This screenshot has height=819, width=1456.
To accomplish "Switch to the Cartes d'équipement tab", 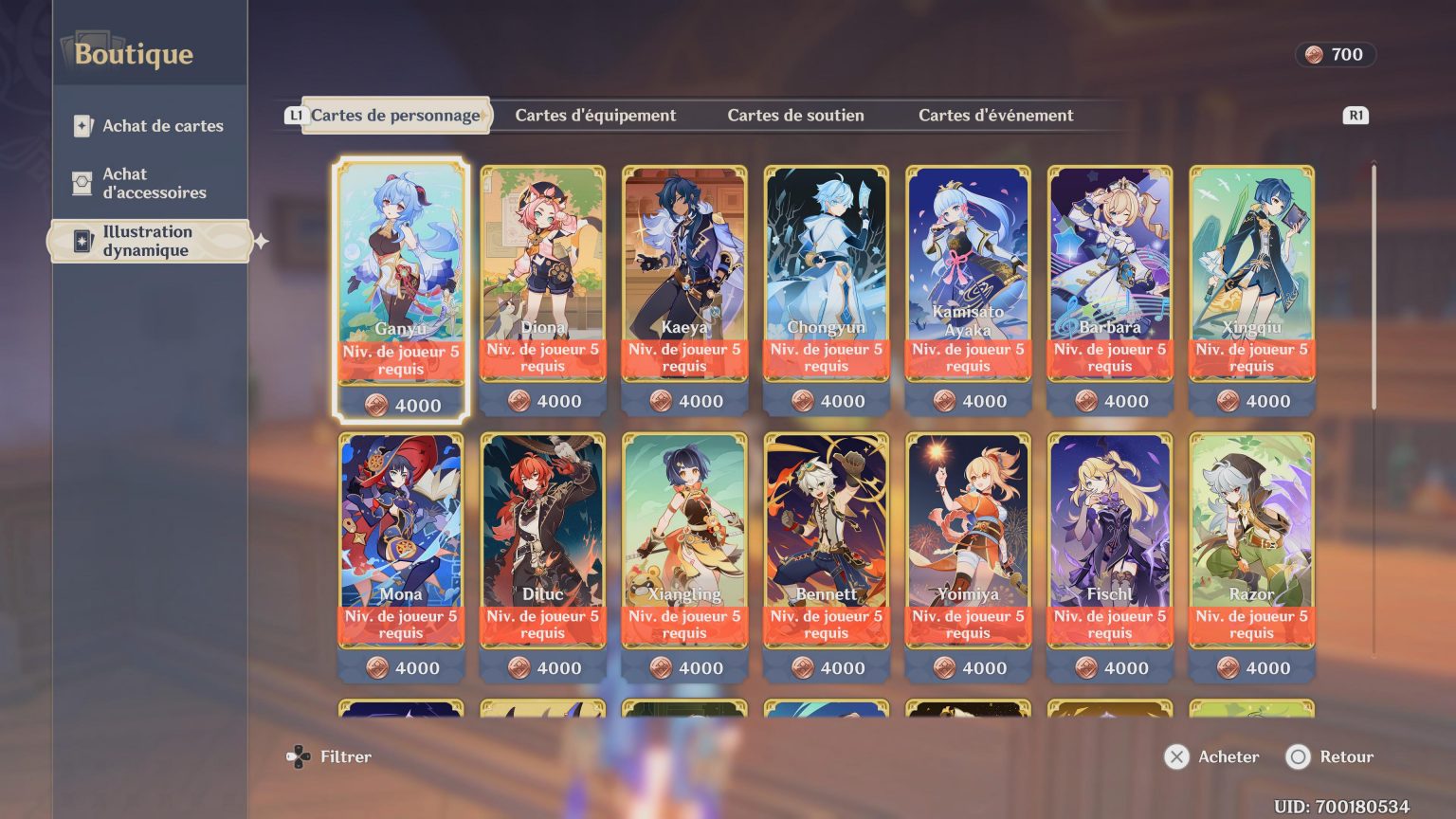I will point(595,115).
